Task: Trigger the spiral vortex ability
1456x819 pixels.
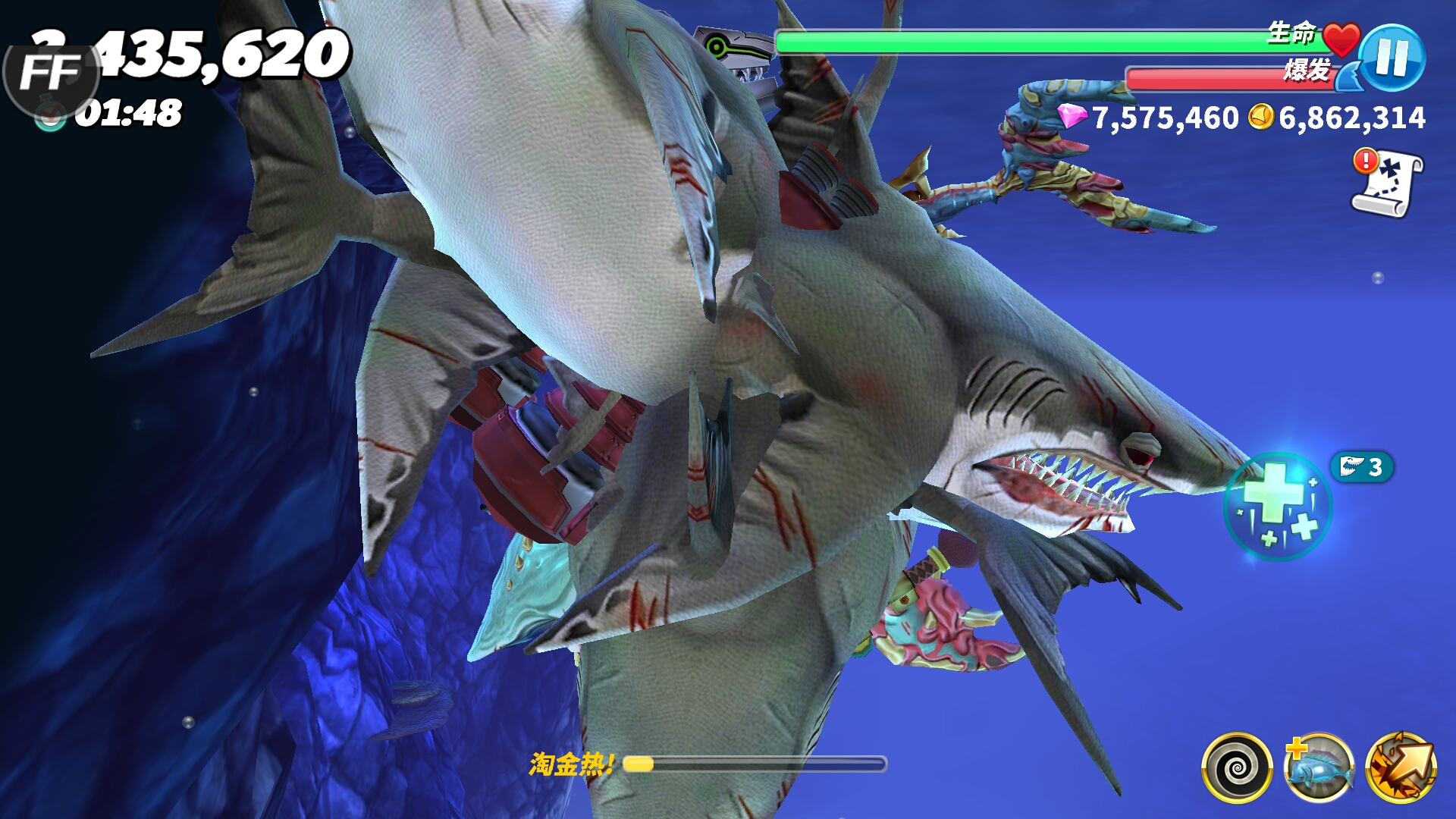Action: [1237, 767]
